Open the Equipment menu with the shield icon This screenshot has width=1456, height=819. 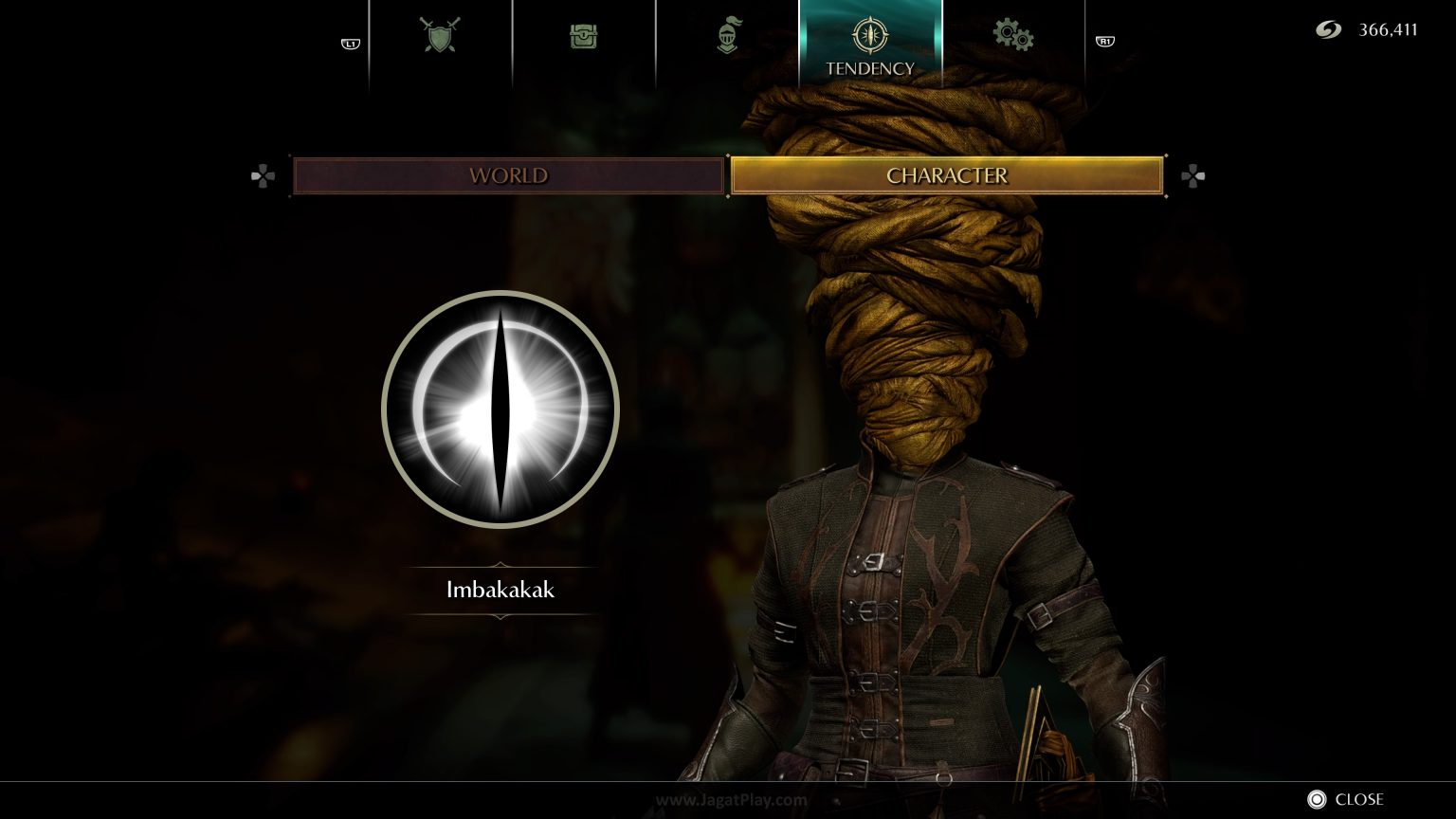441,35
